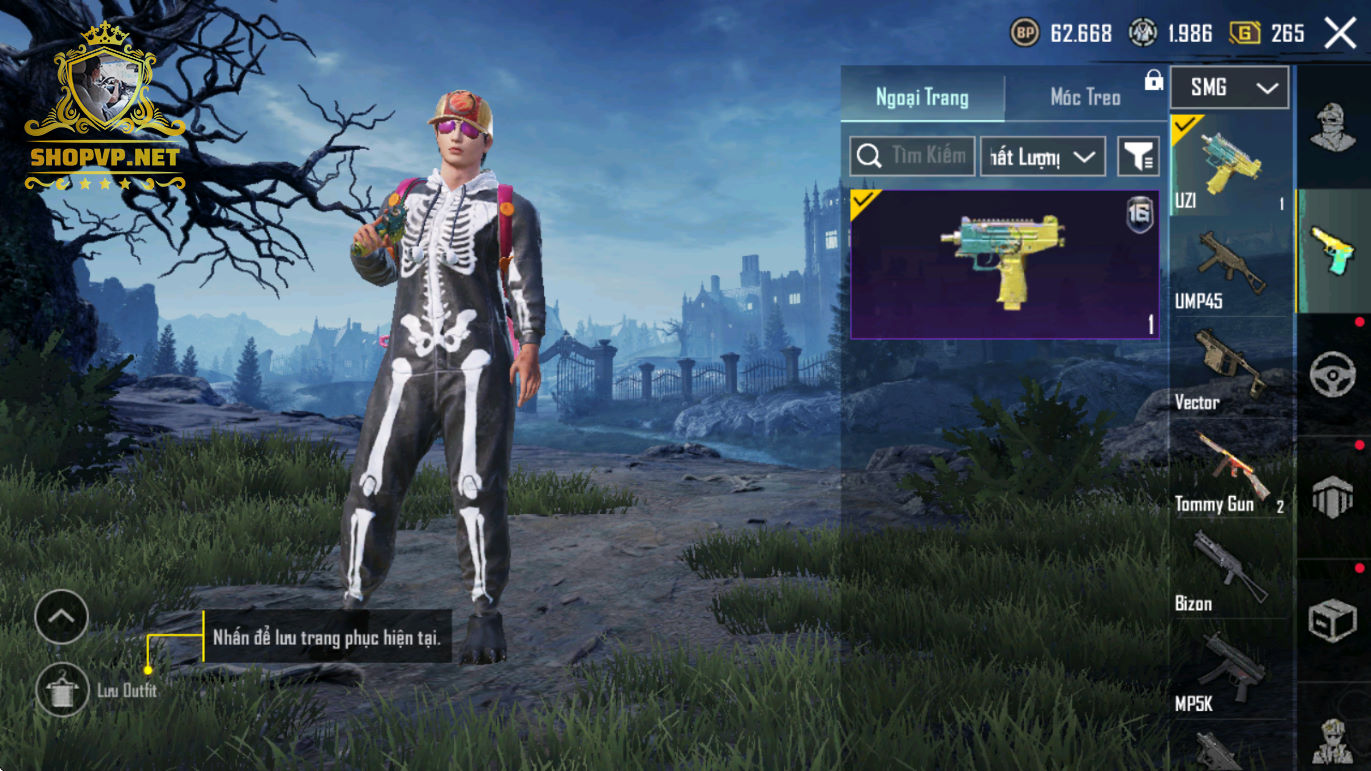Select the yellow UZI skin card

click(1004, 264)
